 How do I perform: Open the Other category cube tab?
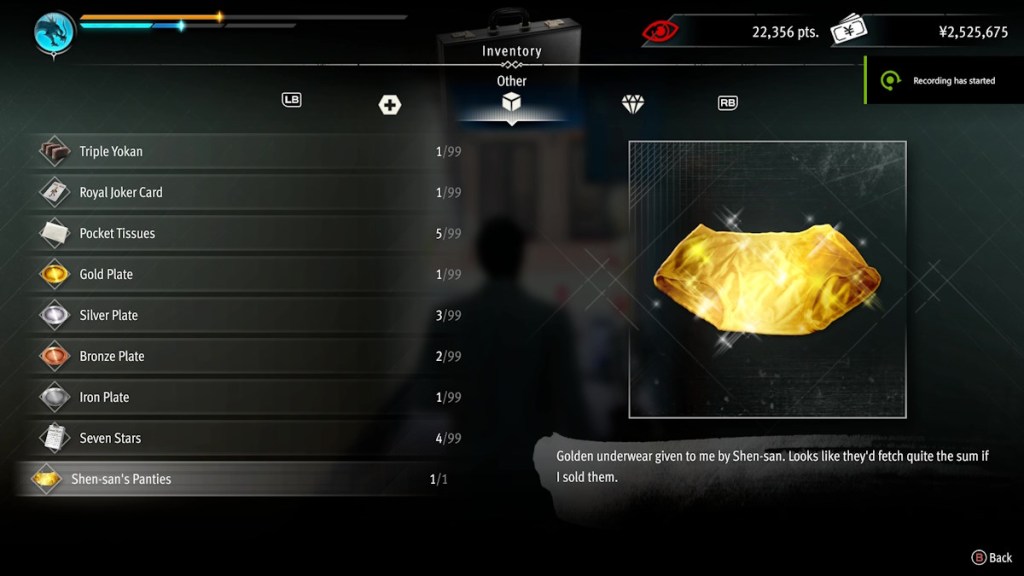click(511, 103)
